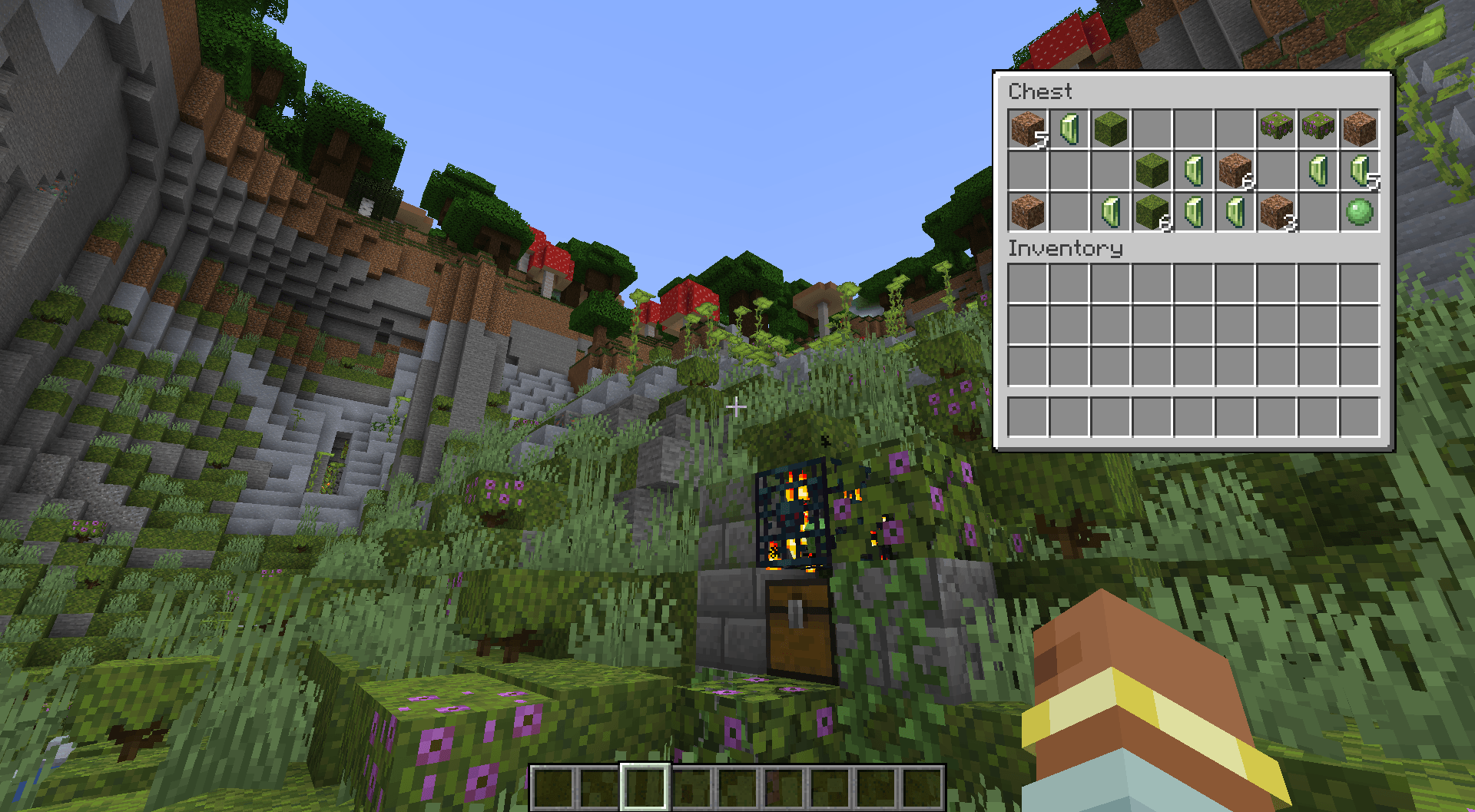Click the Inventory section label
The width and height of the screenshot is (1475, 812).
pos(1068,248)
